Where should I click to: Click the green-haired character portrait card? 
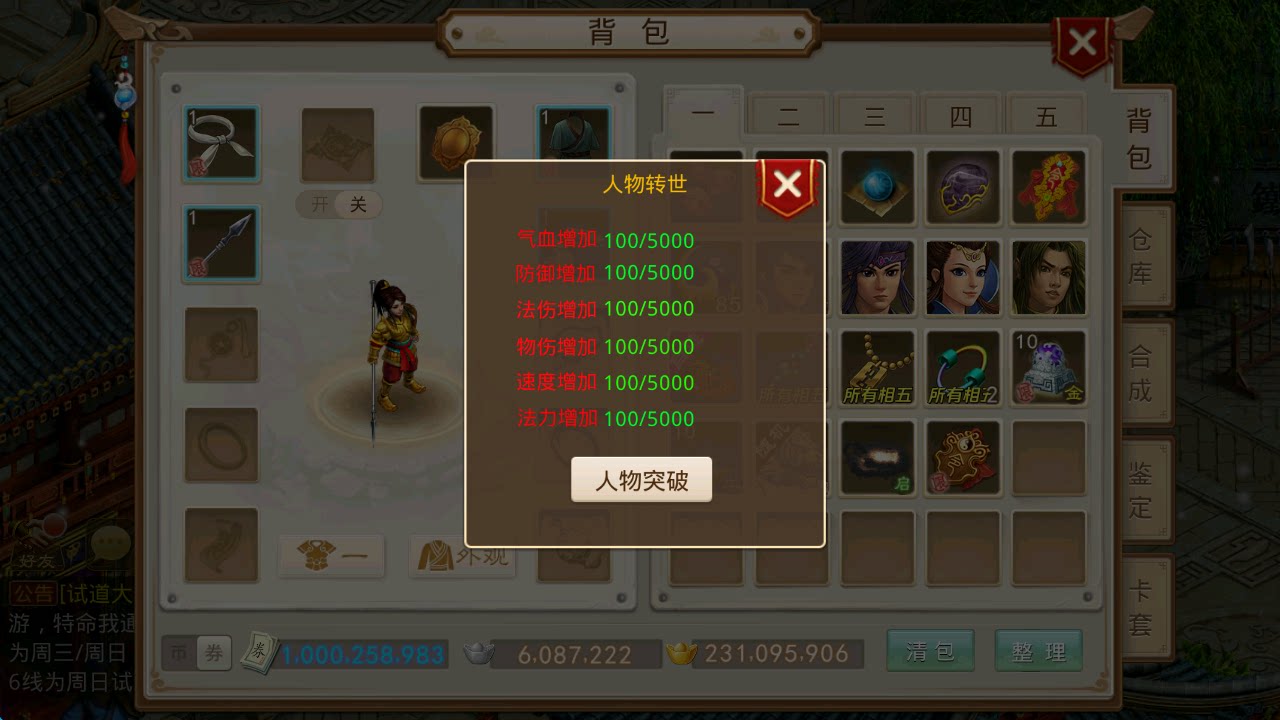click(1049, 276)
